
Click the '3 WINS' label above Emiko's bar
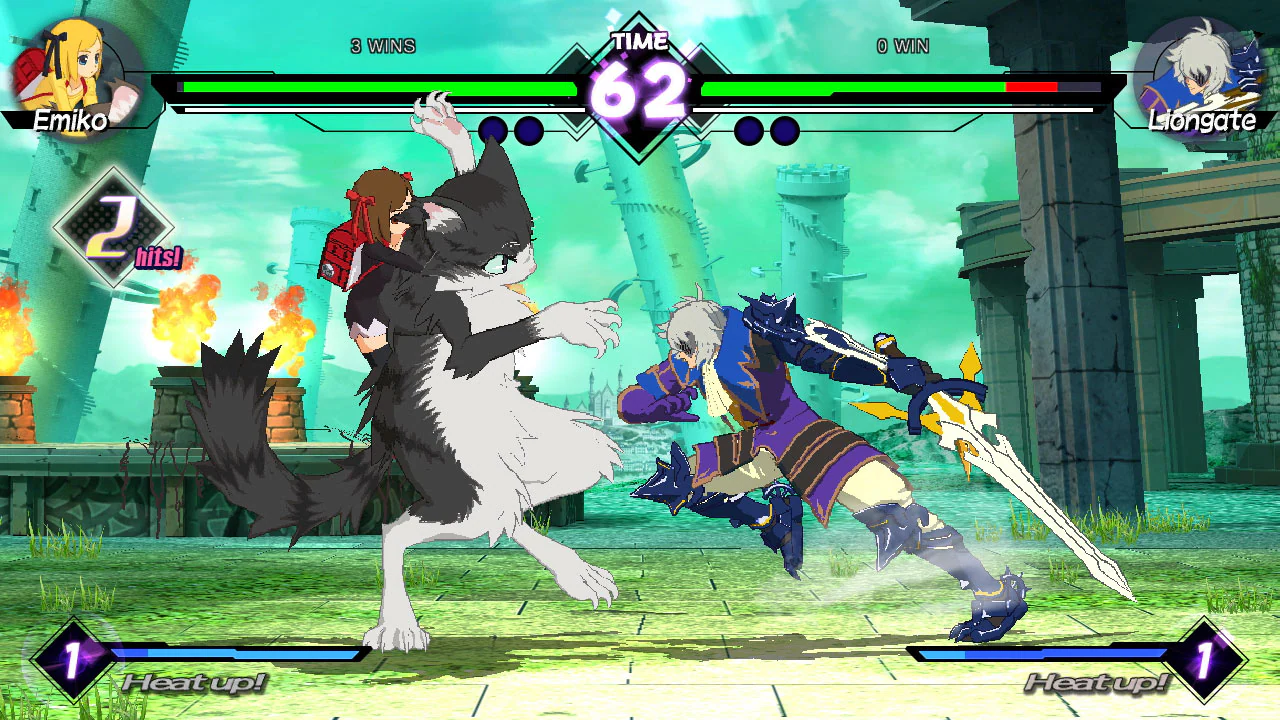click(x=382, y=46)
